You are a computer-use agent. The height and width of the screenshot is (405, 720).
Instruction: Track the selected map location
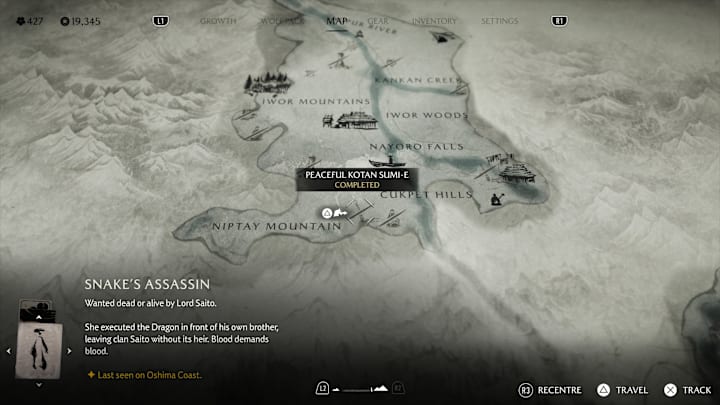click(688, 389)
